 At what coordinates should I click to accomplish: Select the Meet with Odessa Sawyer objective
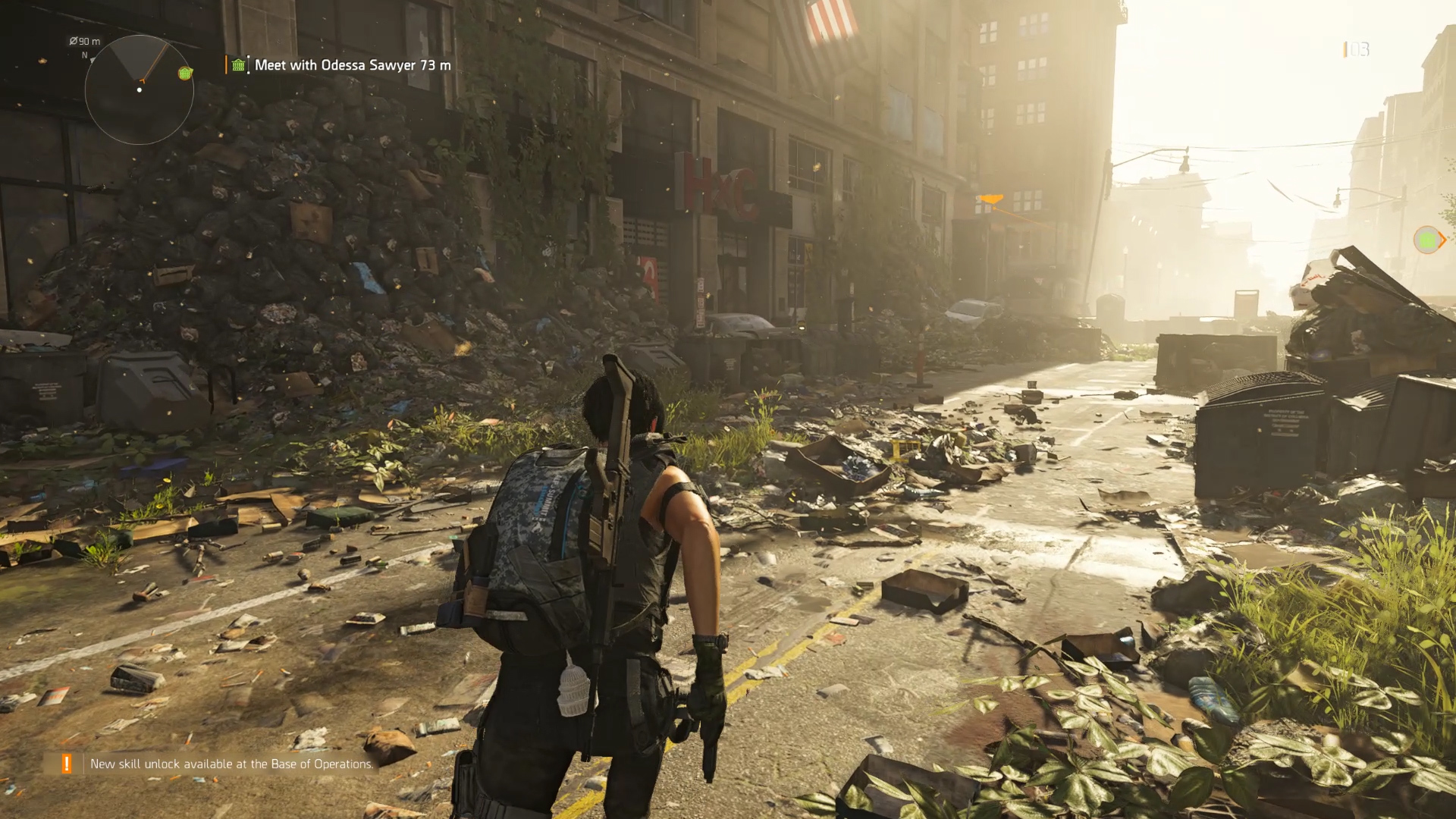pos(352,65)
